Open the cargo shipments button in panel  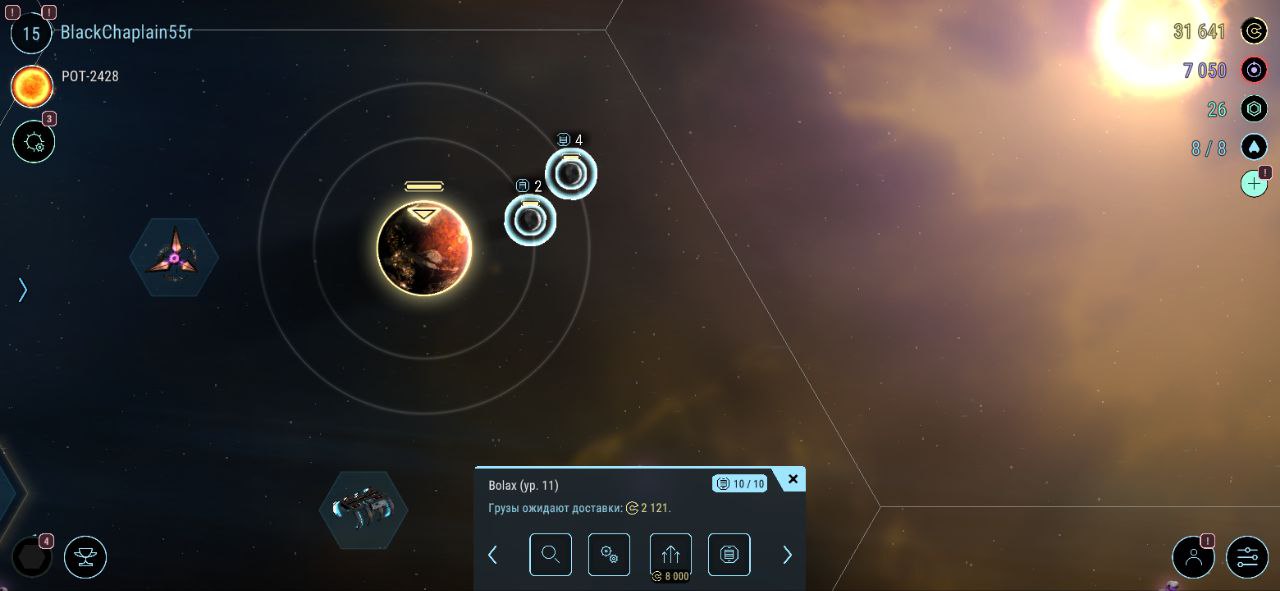[x=729, y=554]
